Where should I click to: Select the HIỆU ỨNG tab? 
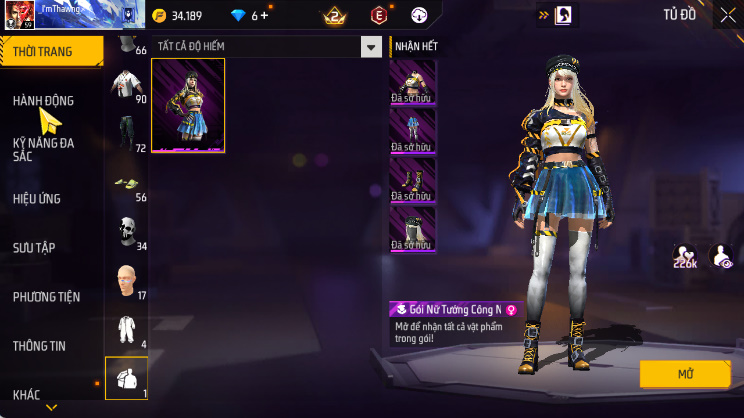point(37,199)
